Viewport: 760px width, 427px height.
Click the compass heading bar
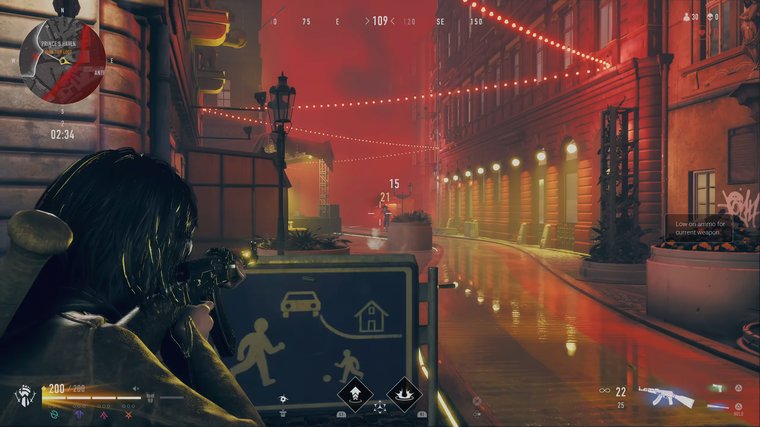[379, 20]
